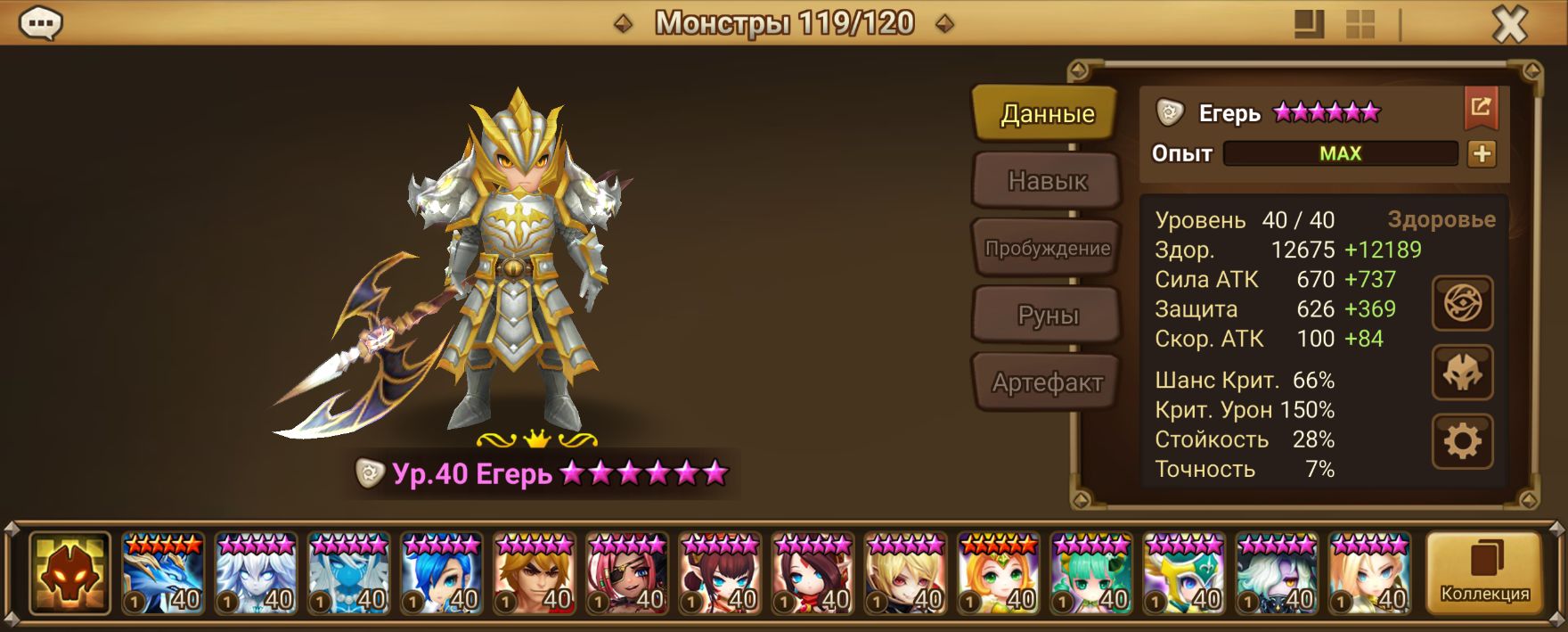Click the glowing monster mask filter icon
This screenshot has width=1568, height=632.
click(69, 574)
